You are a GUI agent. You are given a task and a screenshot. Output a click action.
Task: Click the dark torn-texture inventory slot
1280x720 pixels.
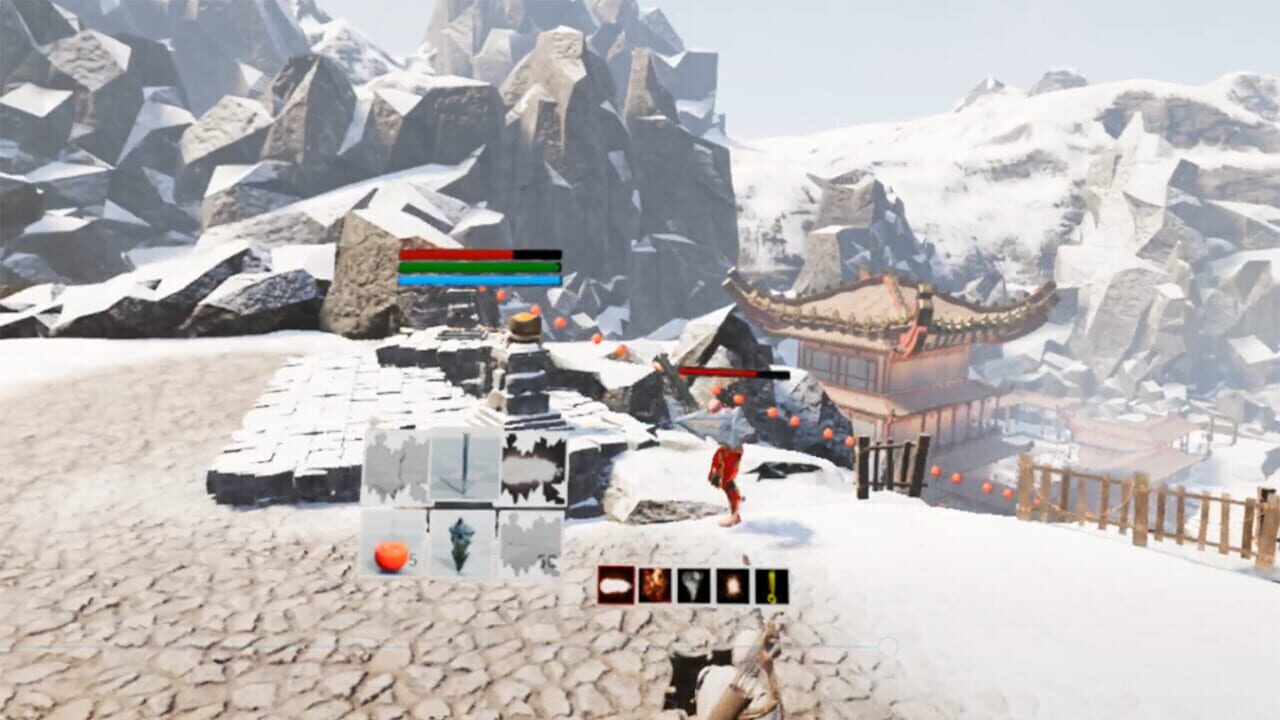pyautogui.click(x=533, y=465)
